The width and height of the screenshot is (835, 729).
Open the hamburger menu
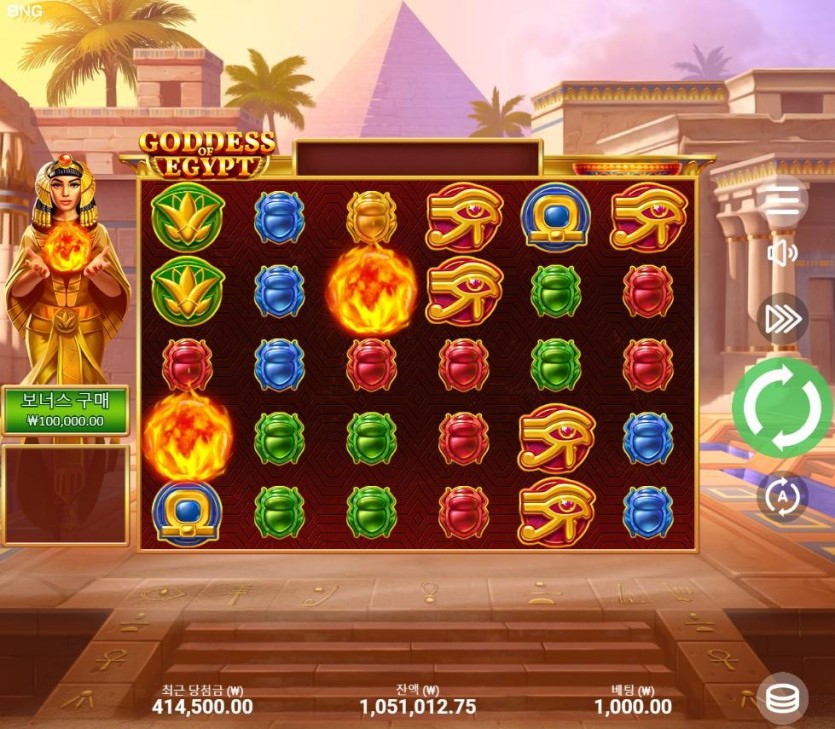click(782, 200)
